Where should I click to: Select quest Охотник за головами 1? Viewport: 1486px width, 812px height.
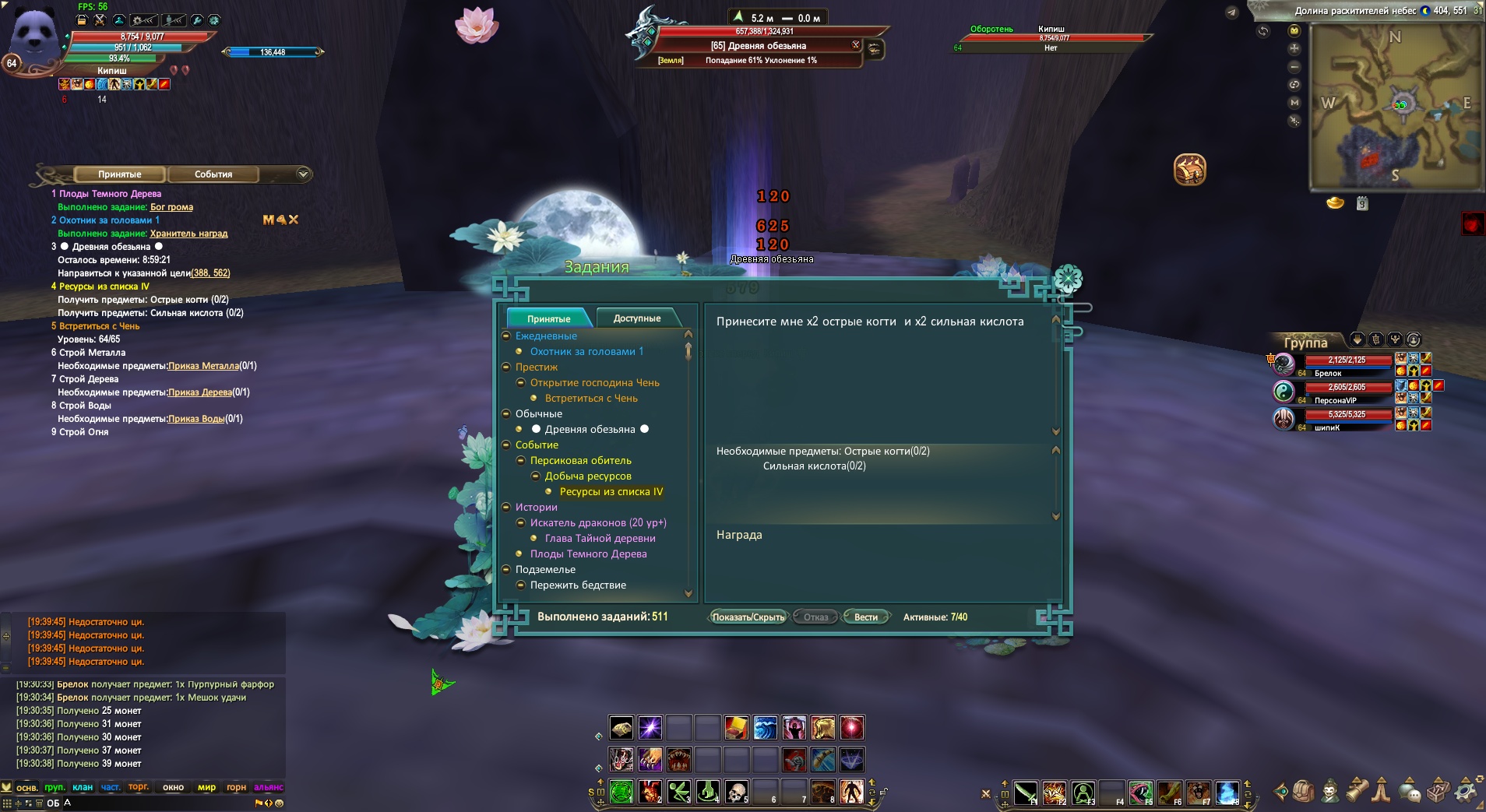point(586,352)
